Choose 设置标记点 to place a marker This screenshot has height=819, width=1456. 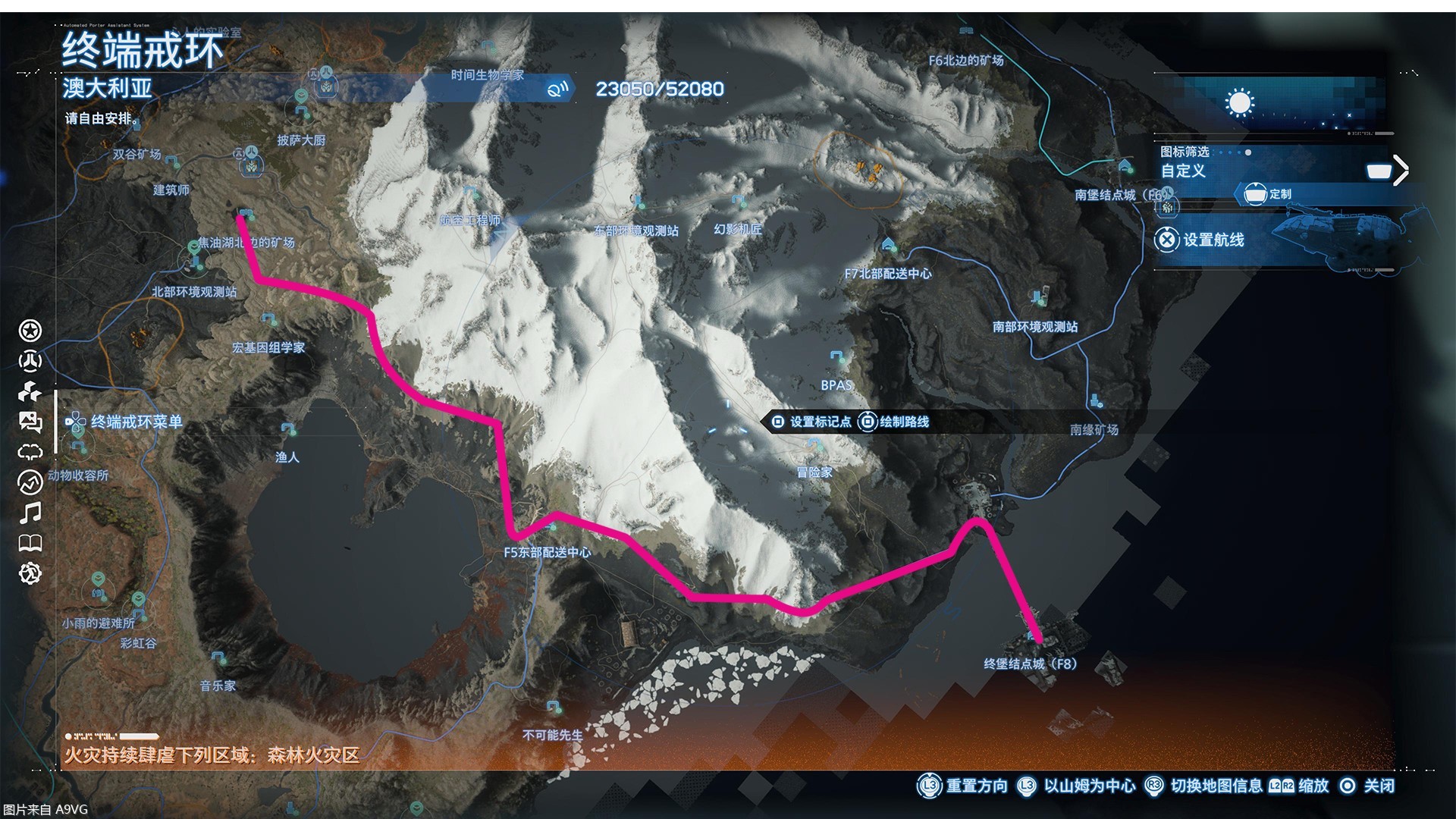(x=812, y=422)
